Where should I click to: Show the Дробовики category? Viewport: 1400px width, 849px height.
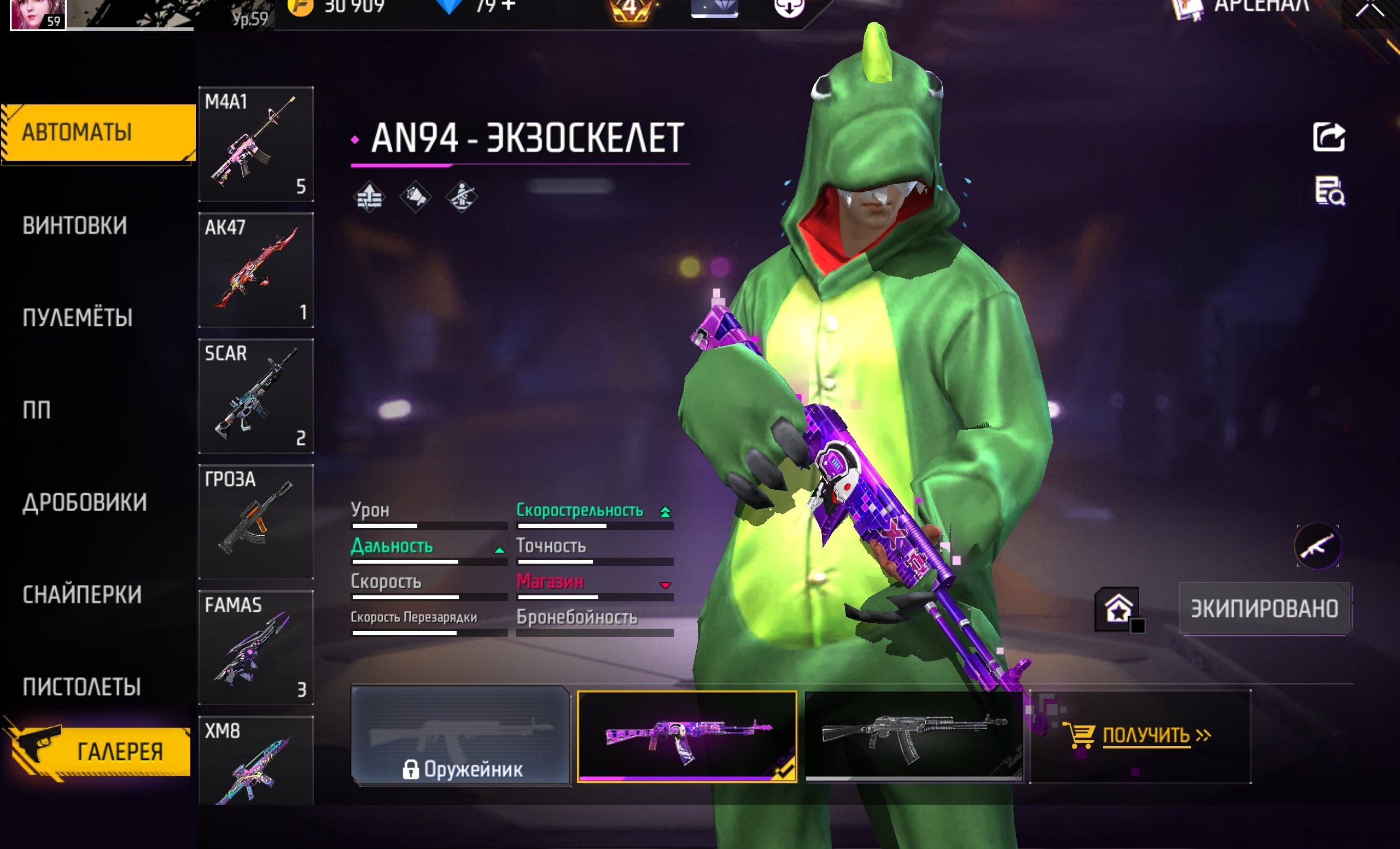pos(85,502)
